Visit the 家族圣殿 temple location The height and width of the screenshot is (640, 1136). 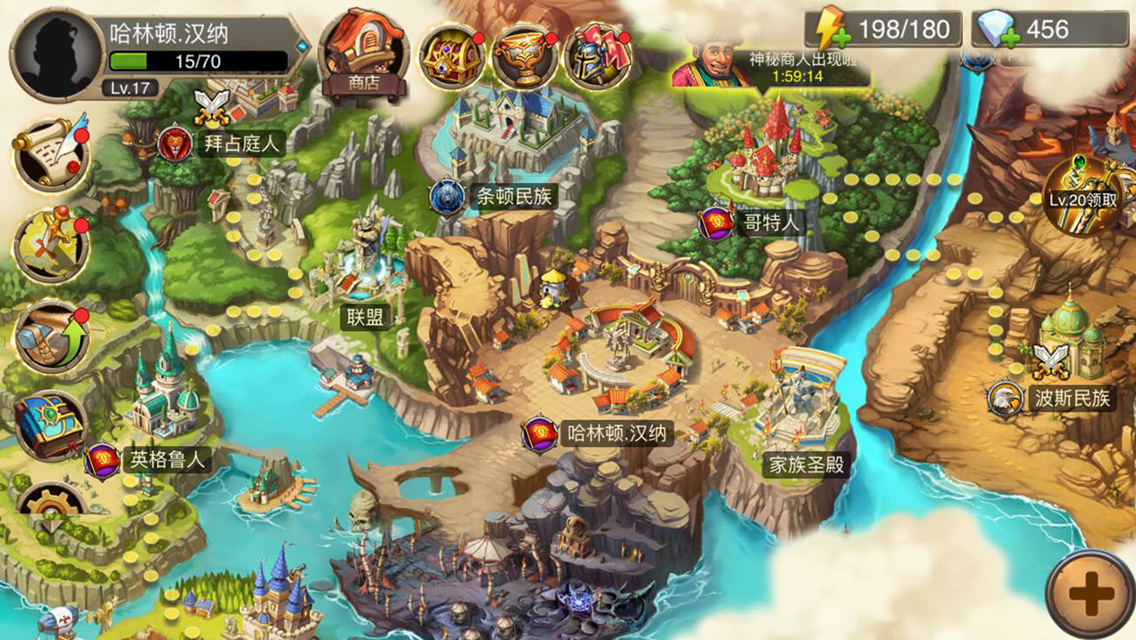point(804,464)
